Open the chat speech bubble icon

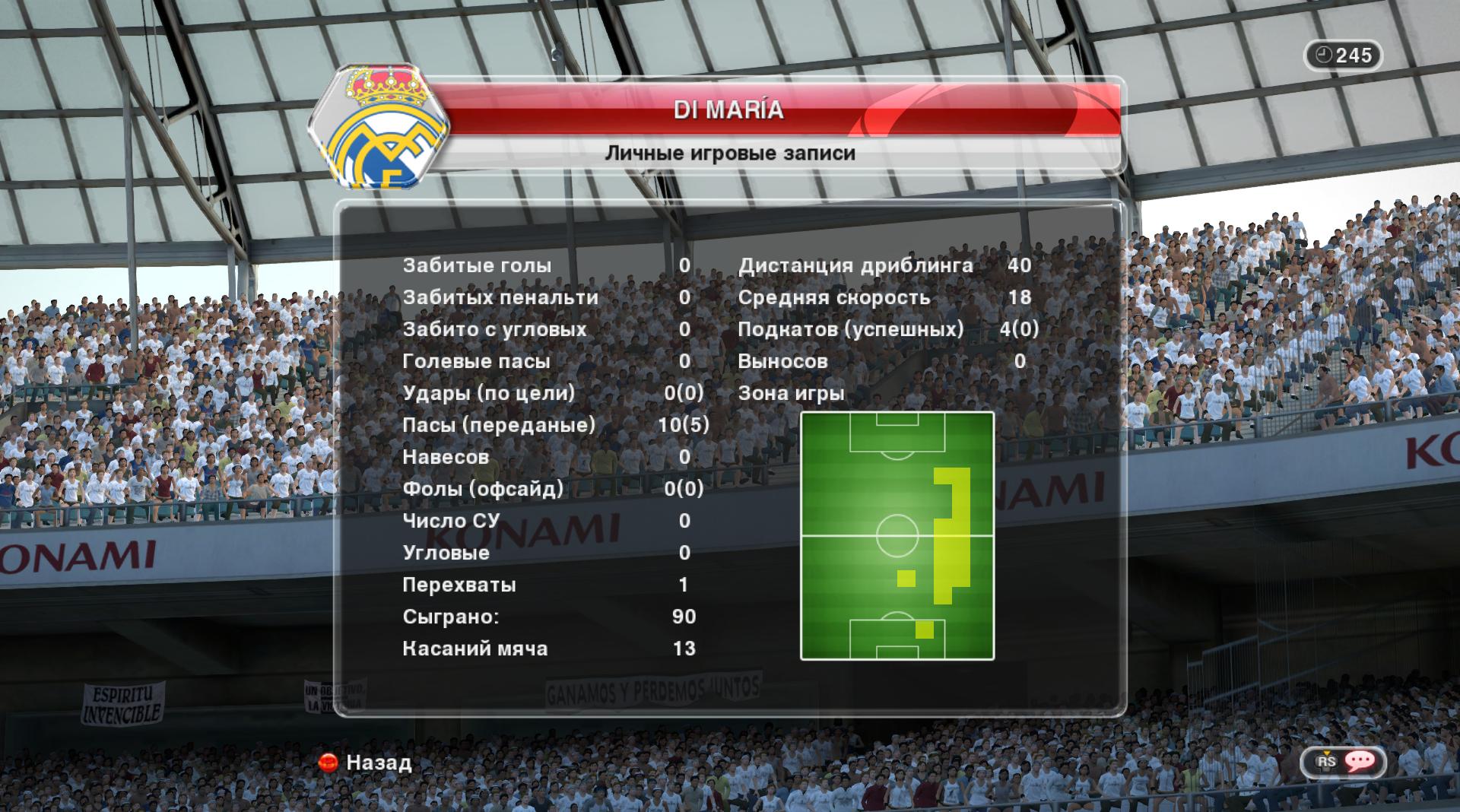point(1359,762)
